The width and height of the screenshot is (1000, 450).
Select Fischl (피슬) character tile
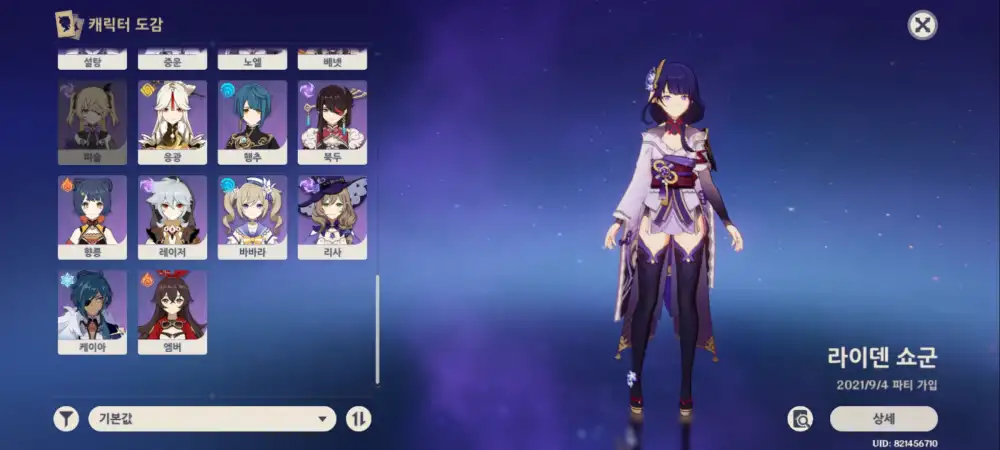click(92, 121)
